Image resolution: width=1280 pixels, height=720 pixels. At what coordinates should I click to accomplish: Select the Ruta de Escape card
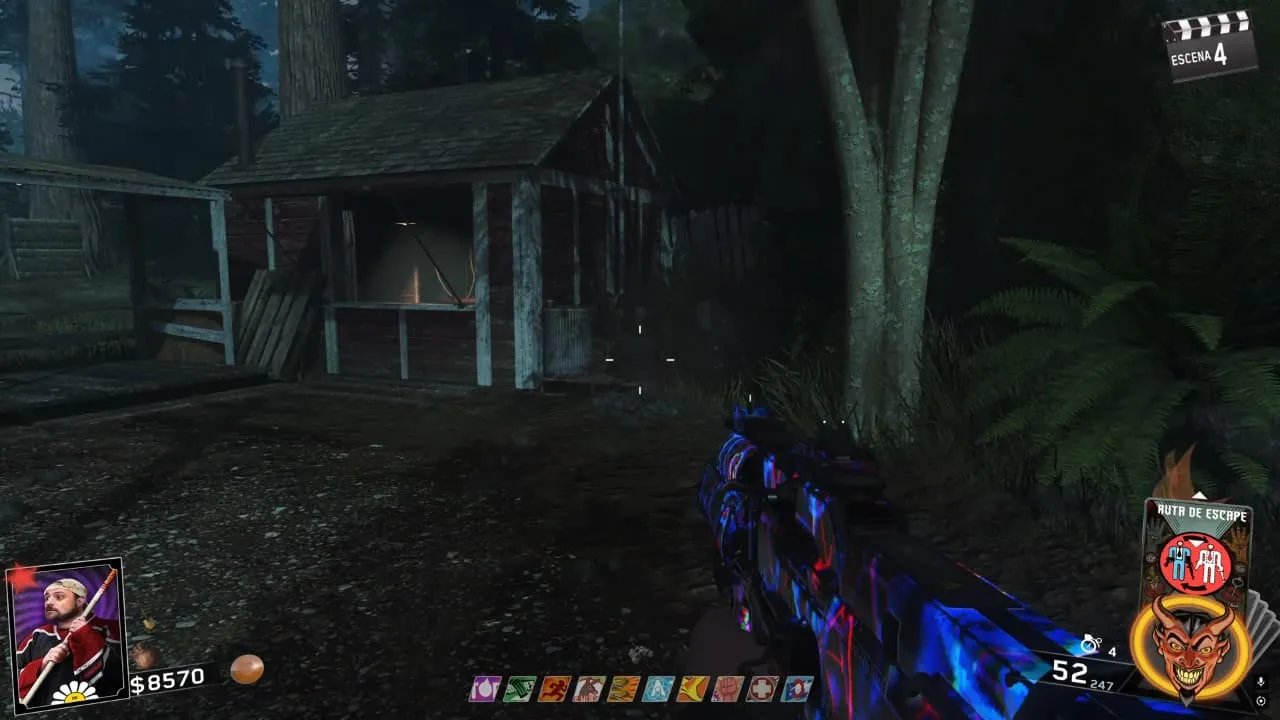(x=1197, y=548)
